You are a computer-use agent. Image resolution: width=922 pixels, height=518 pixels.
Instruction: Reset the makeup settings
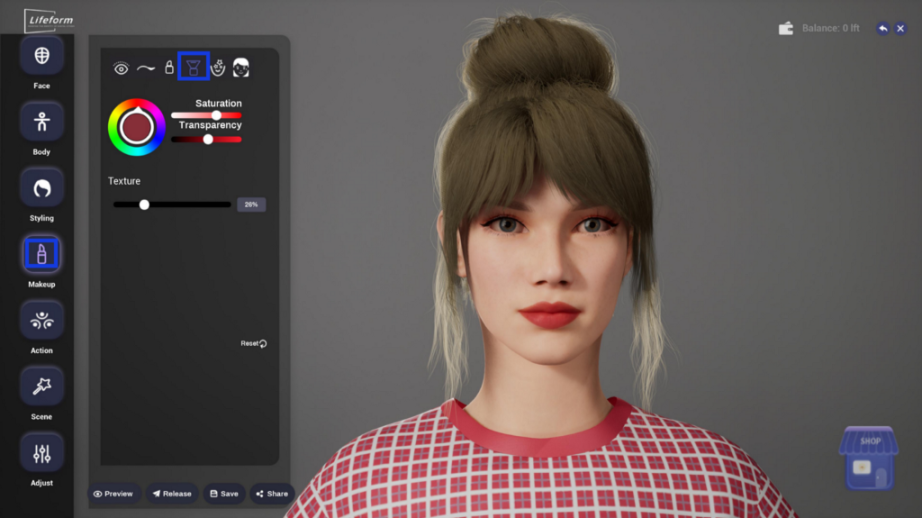tap(254, 343)
